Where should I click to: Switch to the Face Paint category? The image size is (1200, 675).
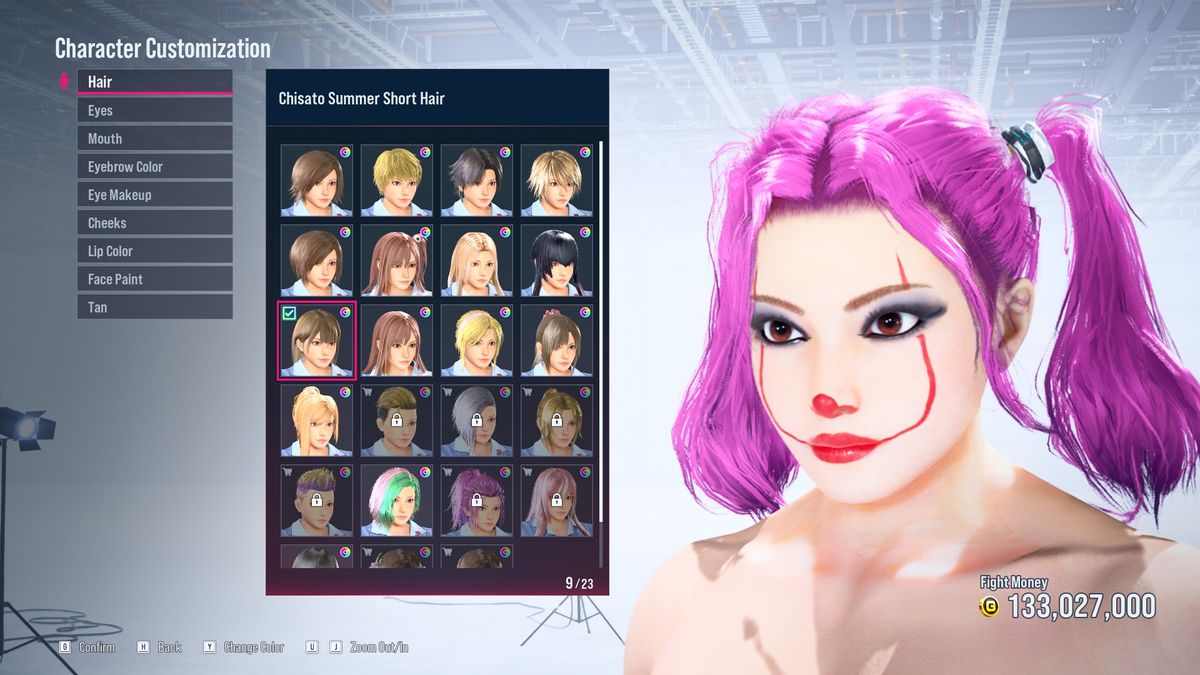click(154, 278)
